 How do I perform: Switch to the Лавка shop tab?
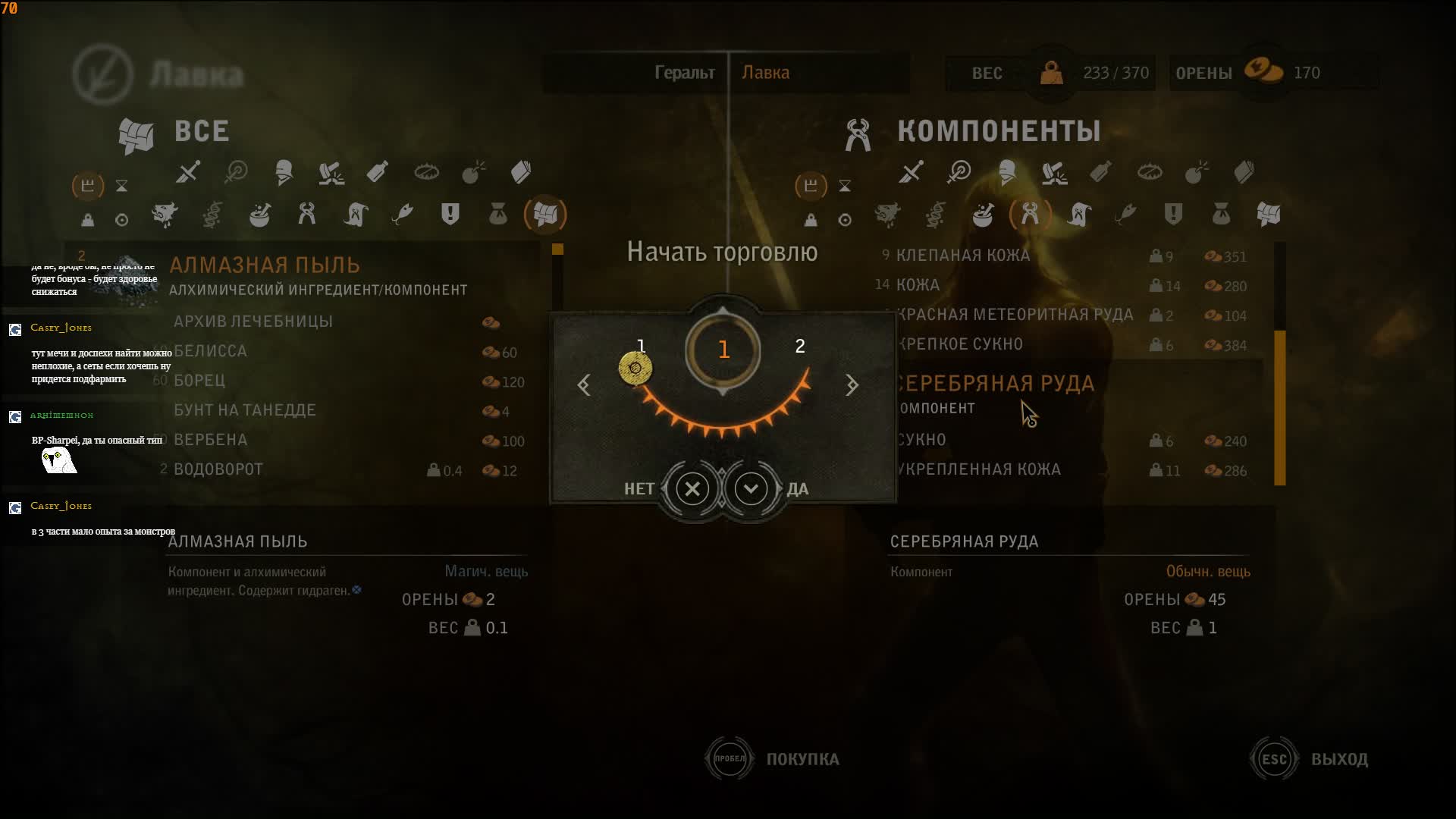pos(765,73)
